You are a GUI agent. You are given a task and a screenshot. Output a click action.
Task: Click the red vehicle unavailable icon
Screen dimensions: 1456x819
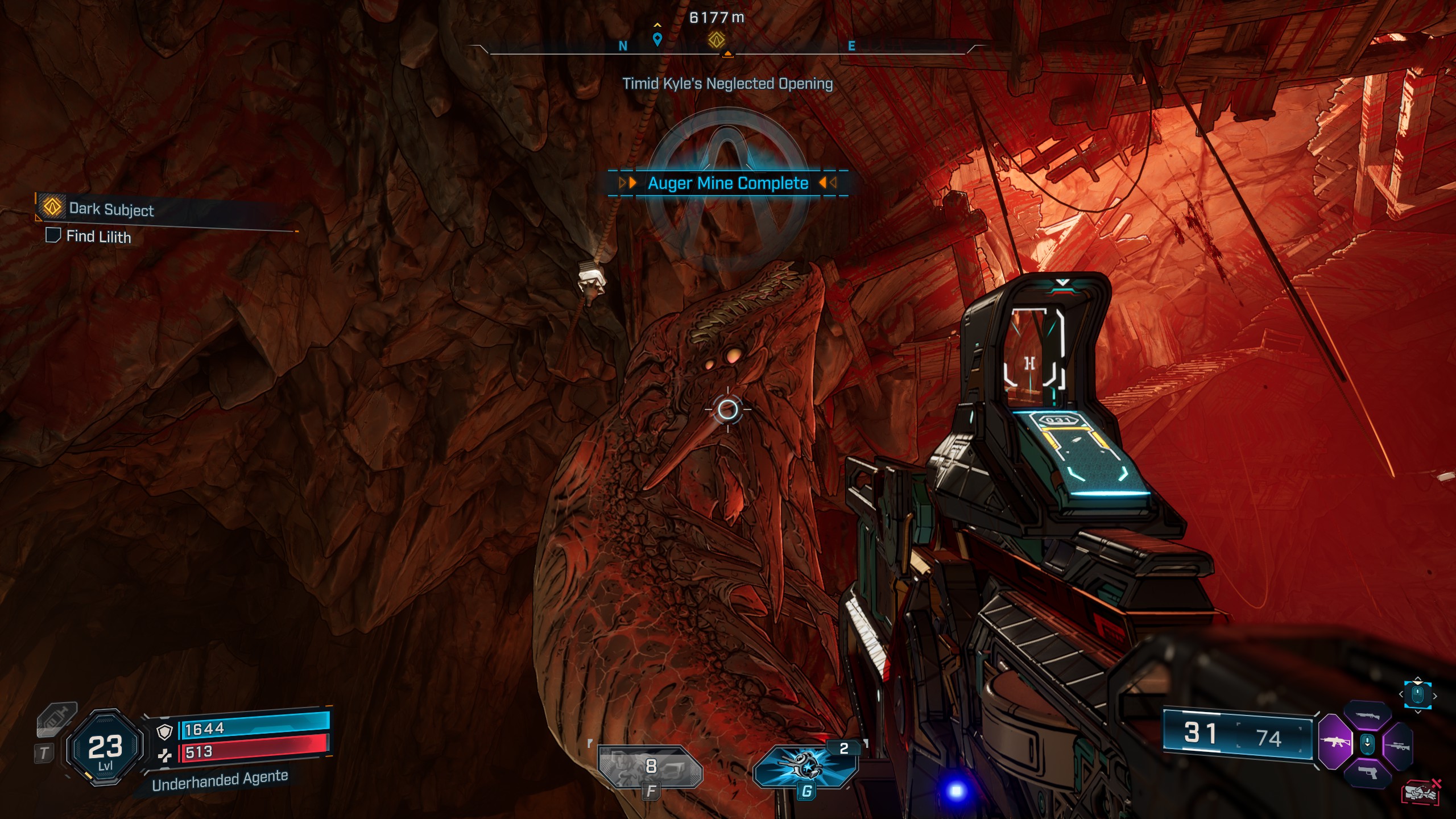[1421, 792]
